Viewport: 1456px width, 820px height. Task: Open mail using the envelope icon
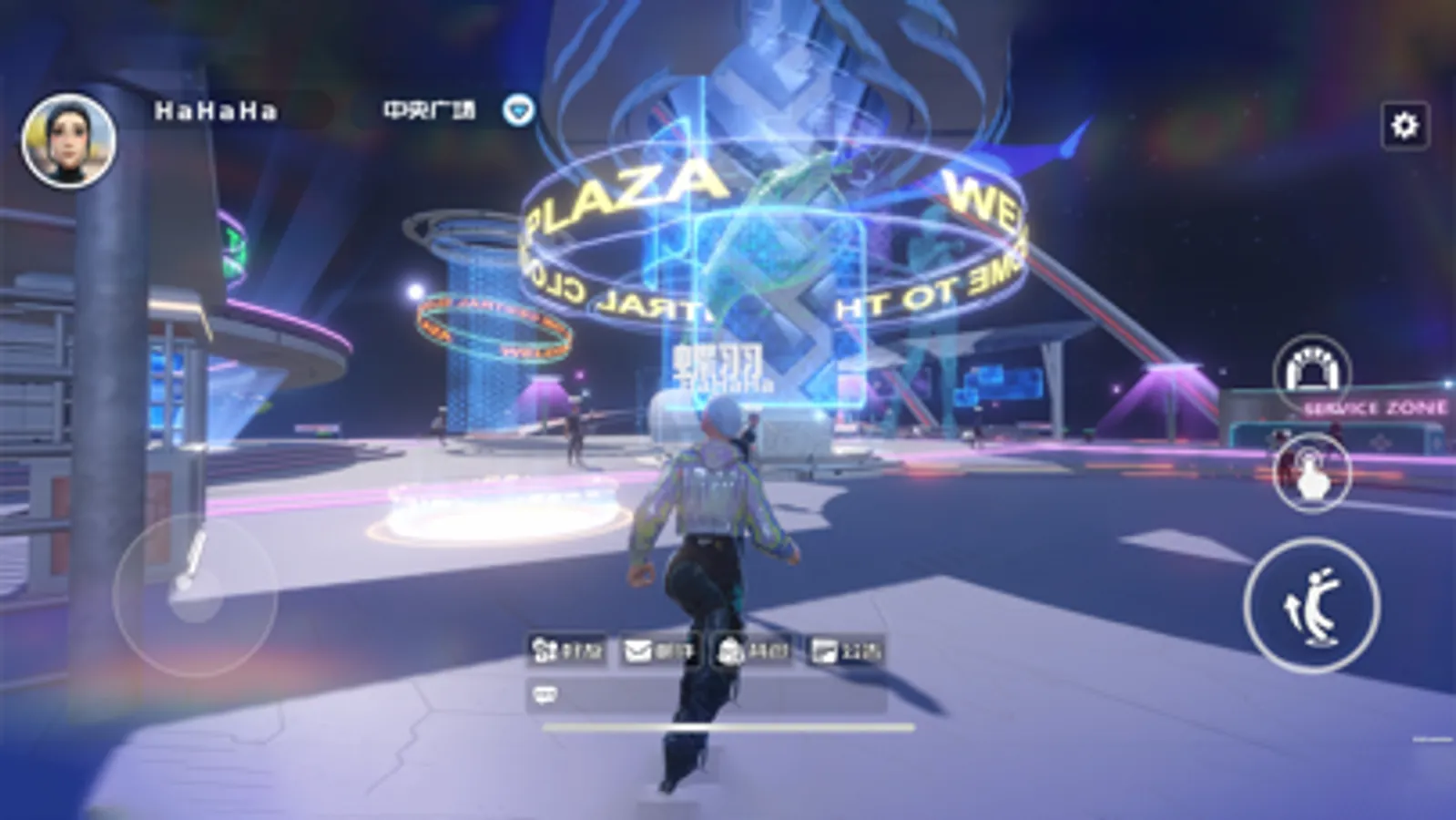637,649
